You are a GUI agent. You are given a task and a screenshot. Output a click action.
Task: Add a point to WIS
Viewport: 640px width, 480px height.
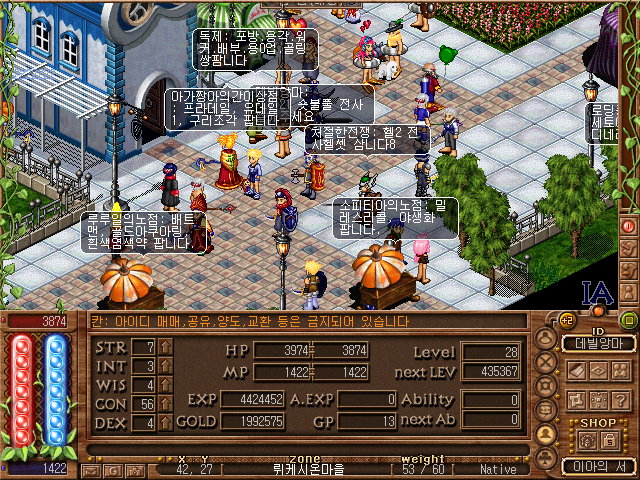coord(166,385)
